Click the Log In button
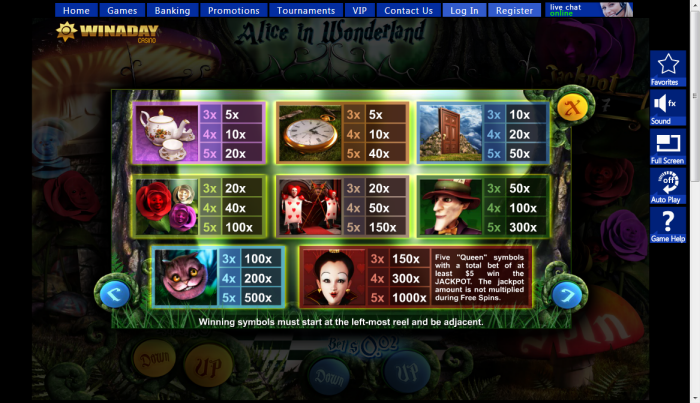Screen dimensions: 700x403 pos(464,11)
